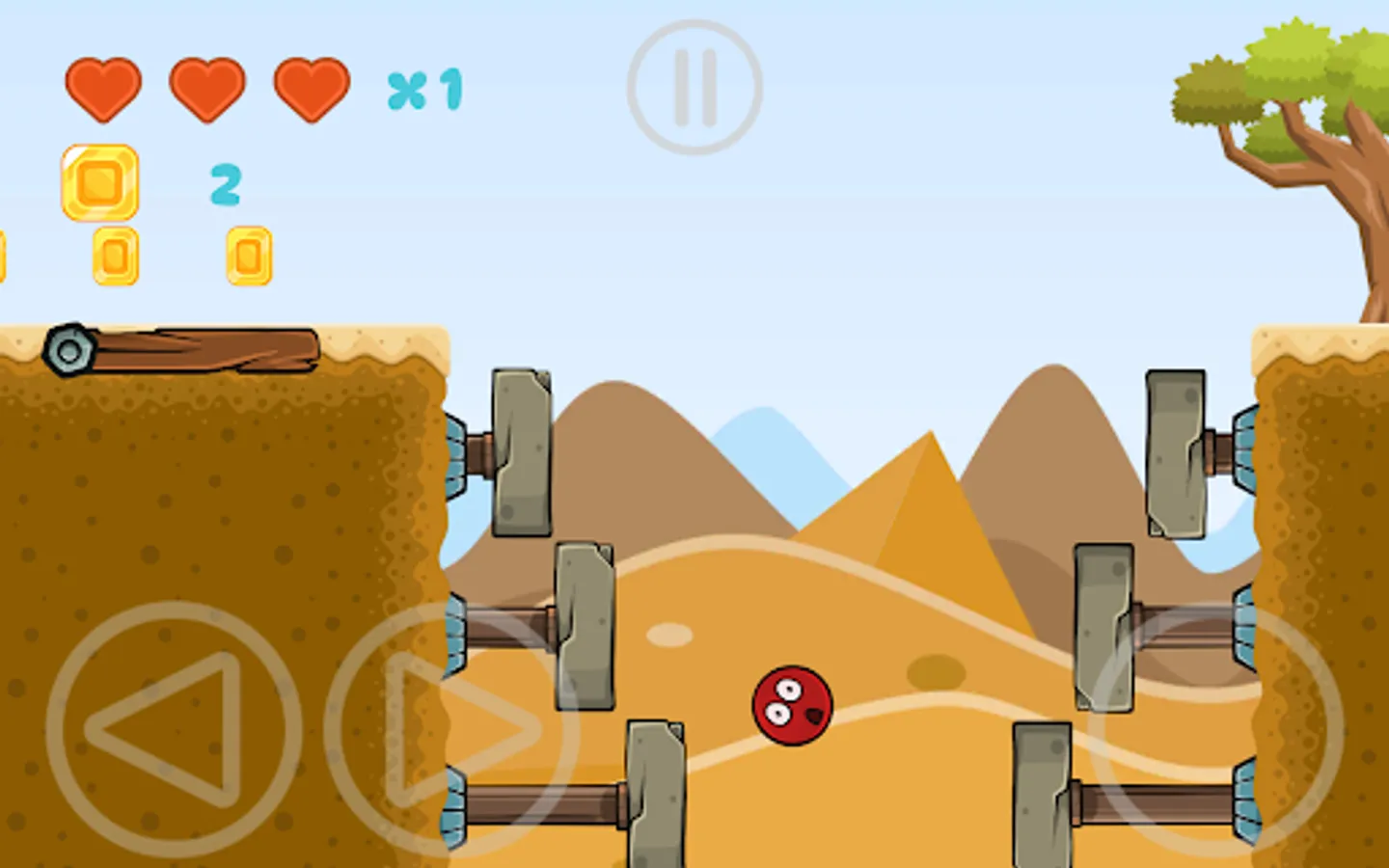1389x868 pixels.
Task: Select the upper hammer on the right cliff
Action: pos(1177,453)
